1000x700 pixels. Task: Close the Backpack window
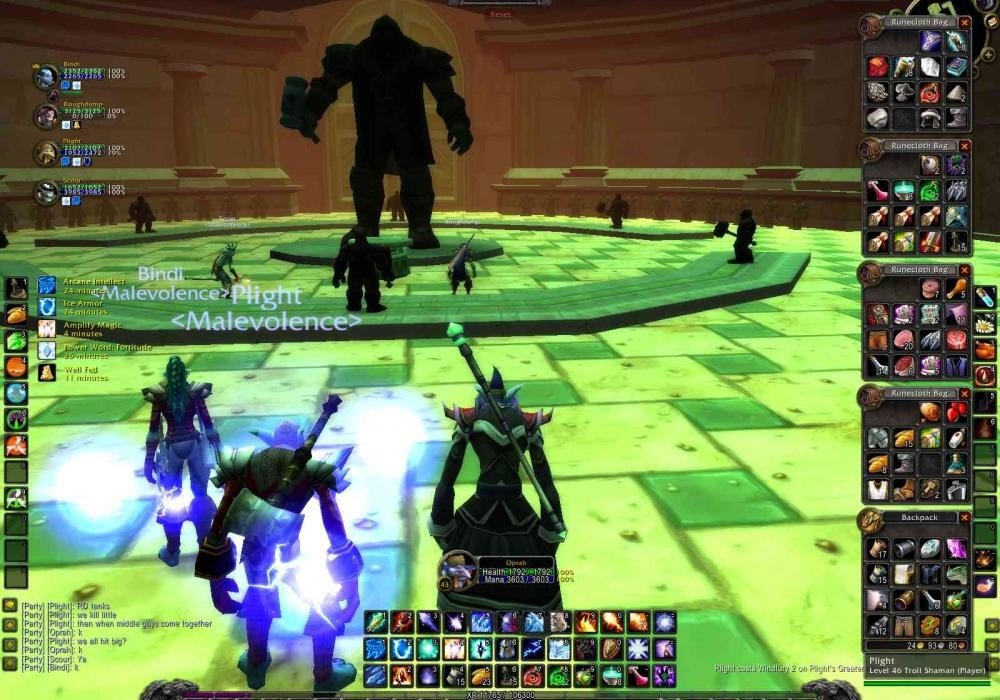pos(965,518)
